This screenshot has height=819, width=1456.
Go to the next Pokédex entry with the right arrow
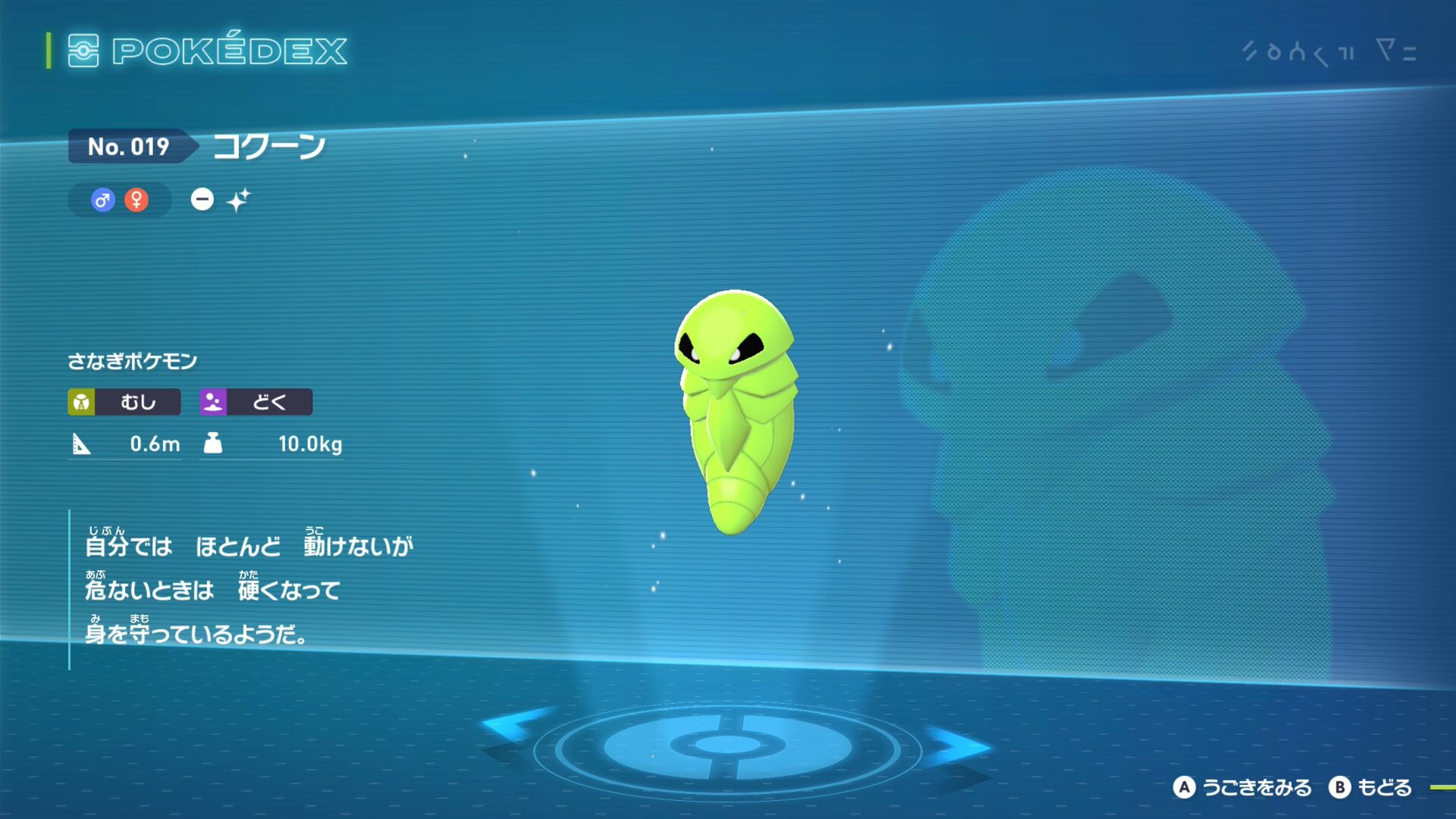pos(957,745)
